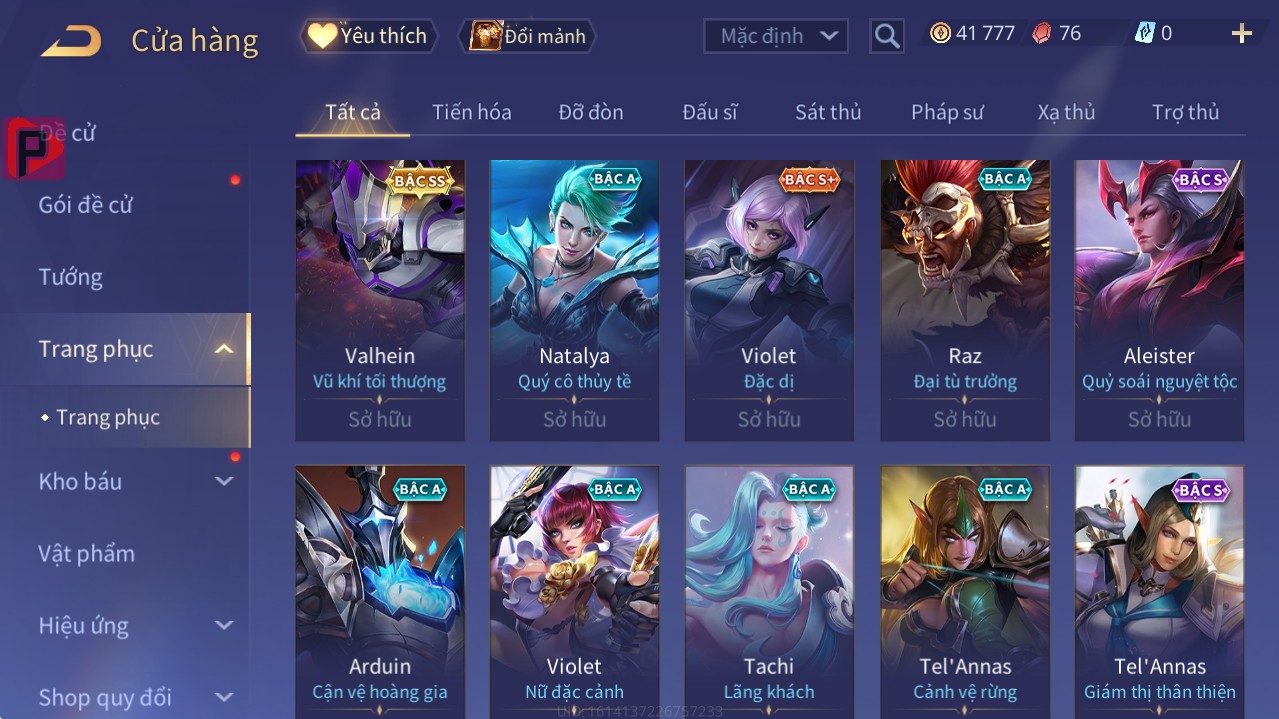Add currency with the plus button
1279x719 pixels.
tap(1241, 34)
